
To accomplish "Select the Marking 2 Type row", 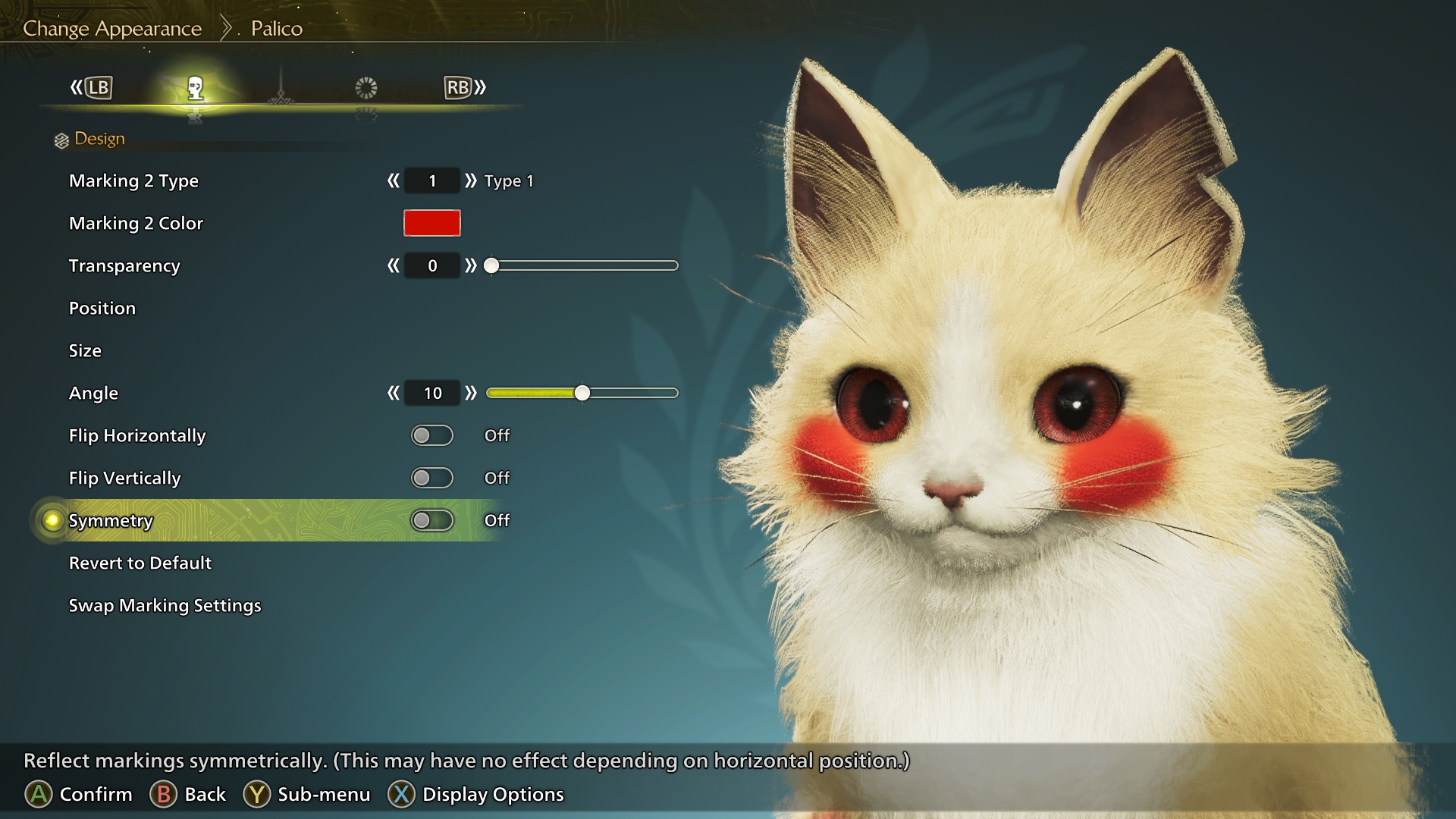I will point(133,181).
